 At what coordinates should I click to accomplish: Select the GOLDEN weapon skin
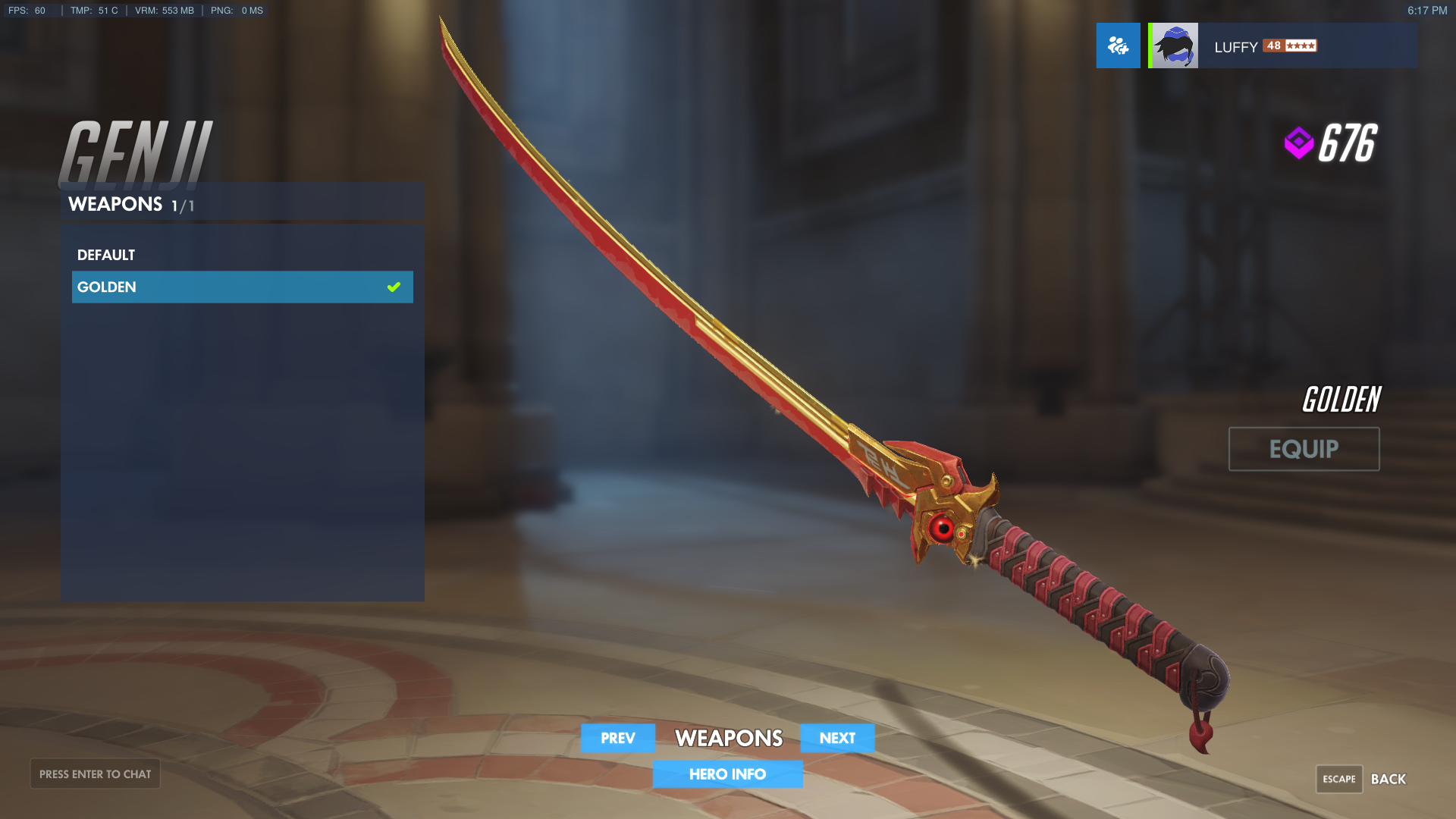point(106,287)
